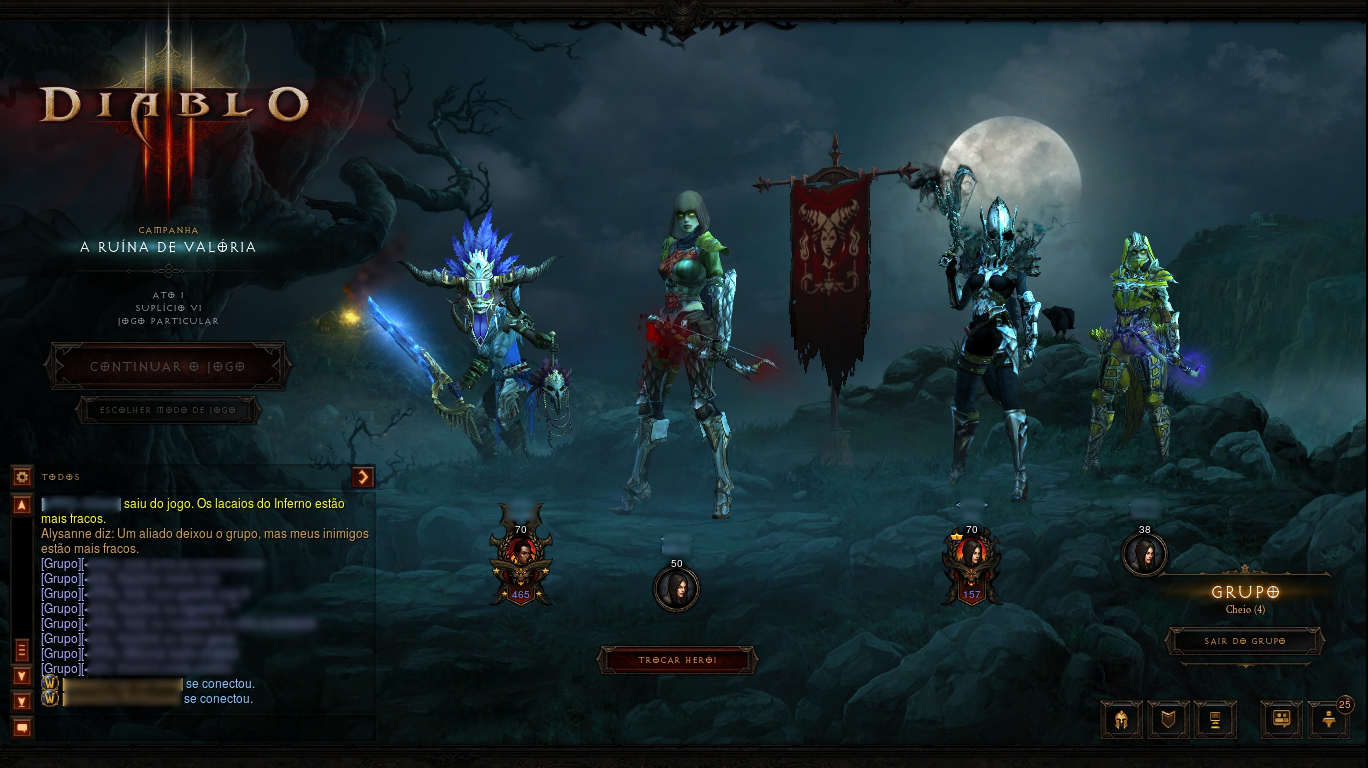Open the communities chat-bubble icon
The width and height of the screenshot is (1368, 768).
click(1281, 719)
